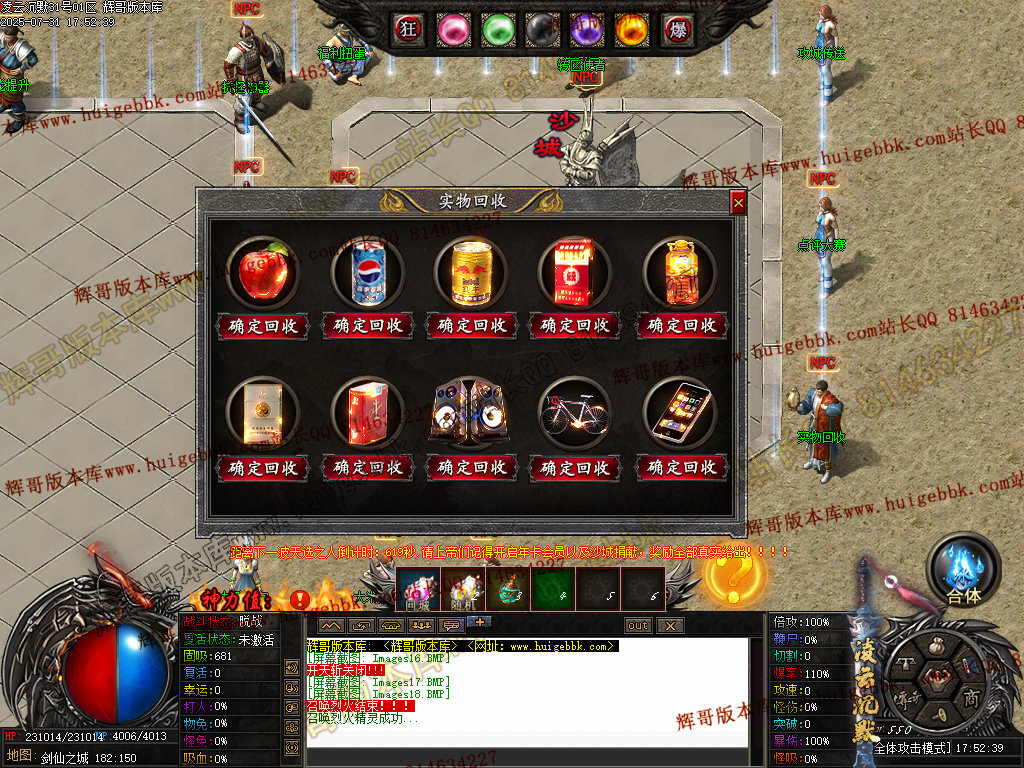Open the 商 shop button
This screenshot has width=1024, height=768.
click(x=970, y=697)
